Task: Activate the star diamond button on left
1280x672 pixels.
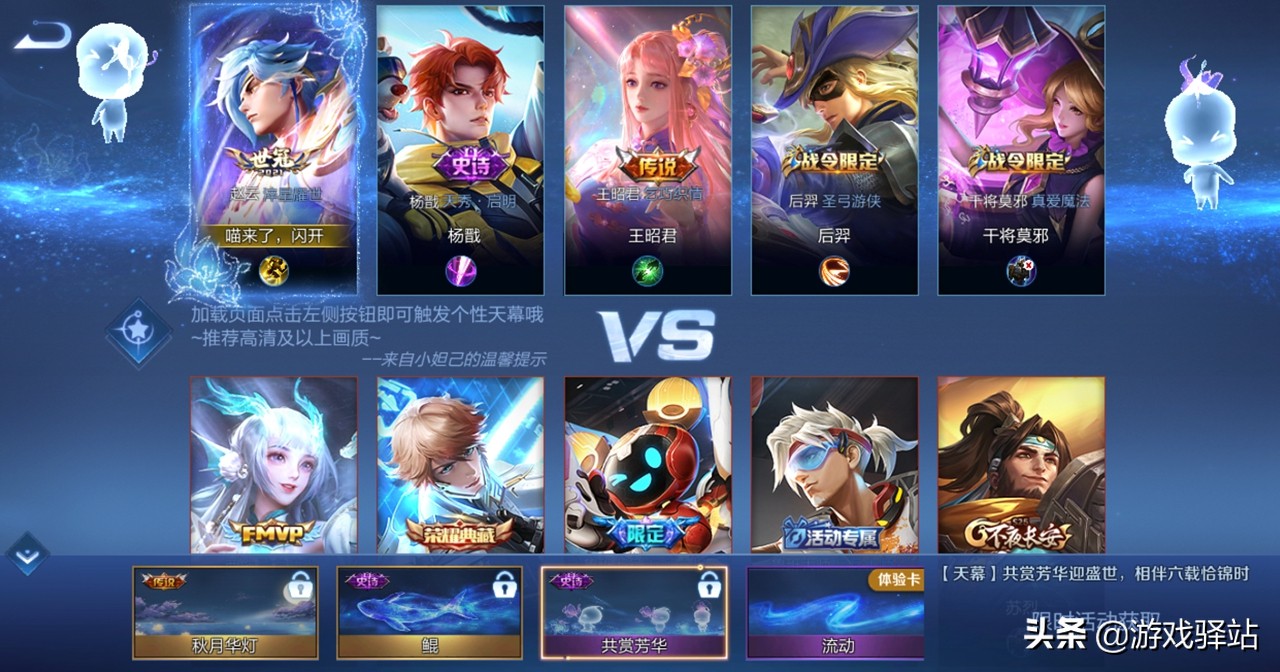Action: [138, 332]
